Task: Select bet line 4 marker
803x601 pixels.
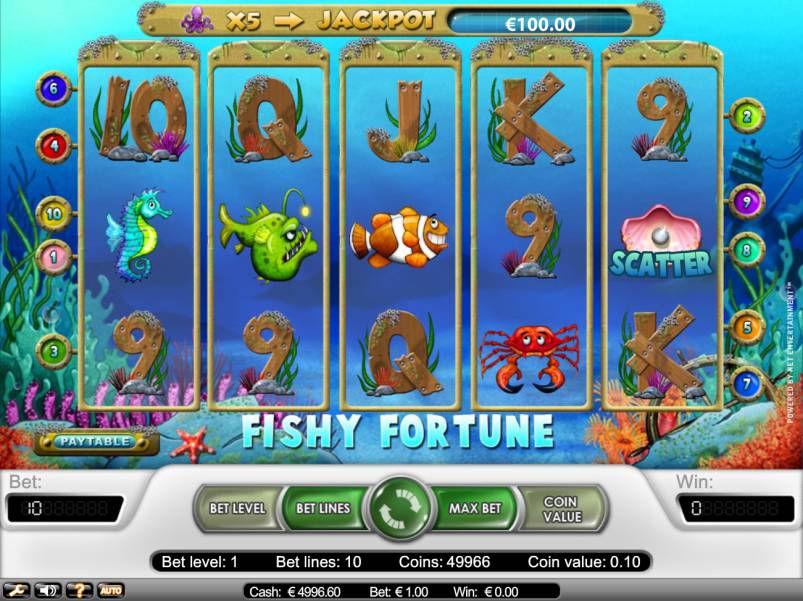Action: tap(53, 146)
